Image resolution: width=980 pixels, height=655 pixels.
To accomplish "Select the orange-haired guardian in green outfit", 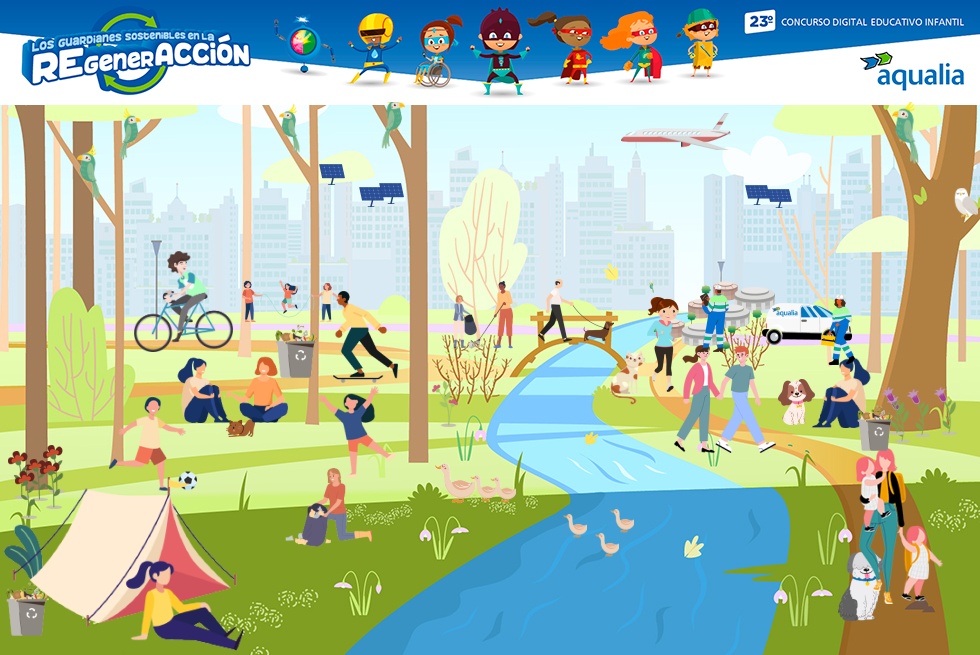I will coord(634,48).
